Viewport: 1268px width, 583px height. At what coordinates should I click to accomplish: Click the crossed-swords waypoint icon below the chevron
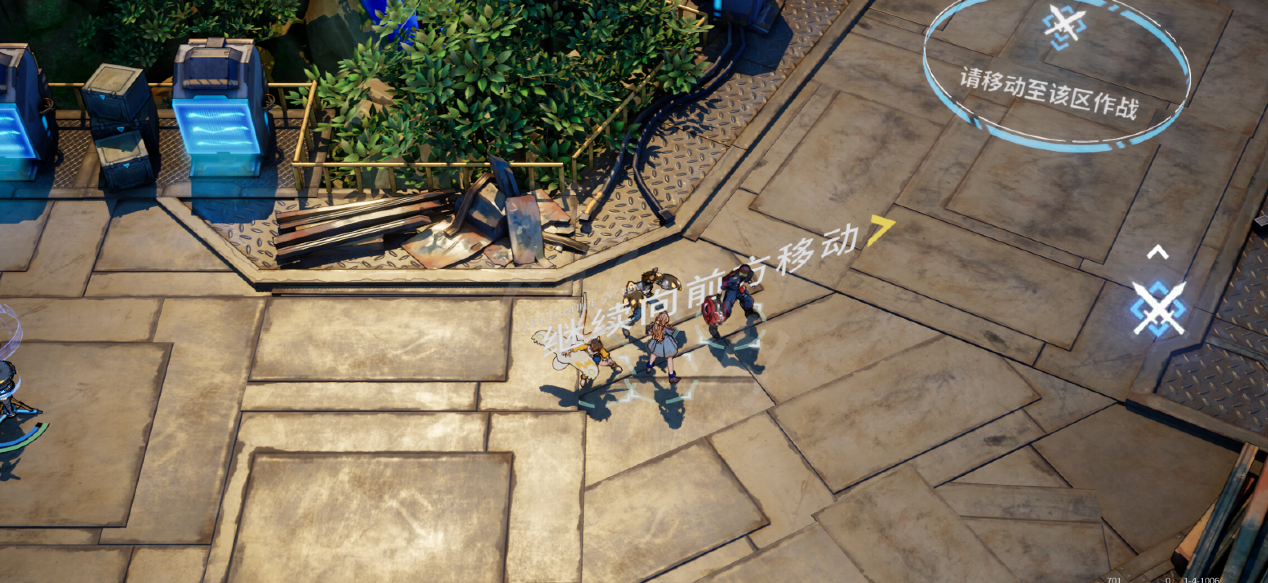[1158, 307]
